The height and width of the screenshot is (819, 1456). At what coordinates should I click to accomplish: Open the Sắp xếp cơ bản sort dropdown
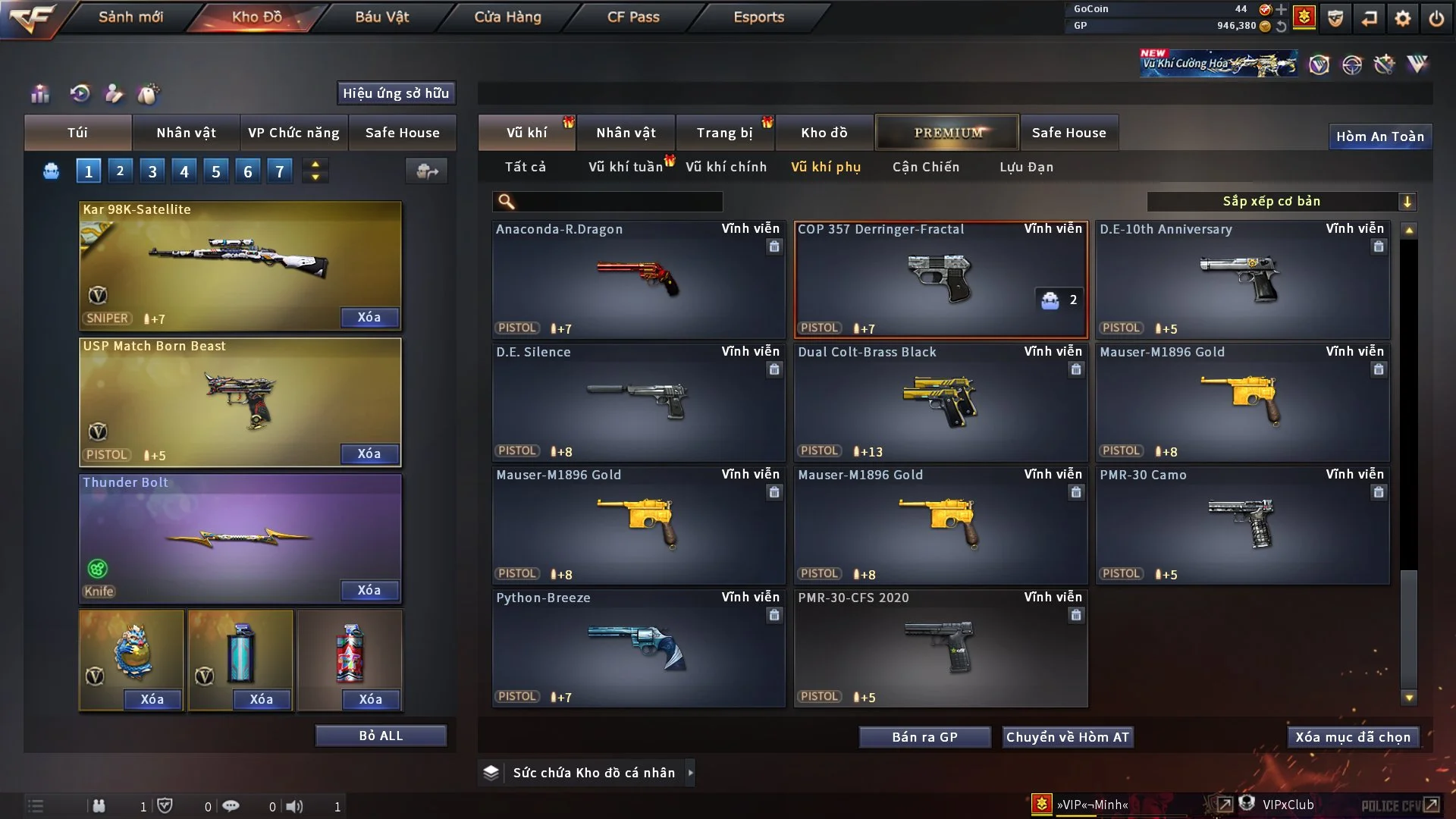(1281, 202)
